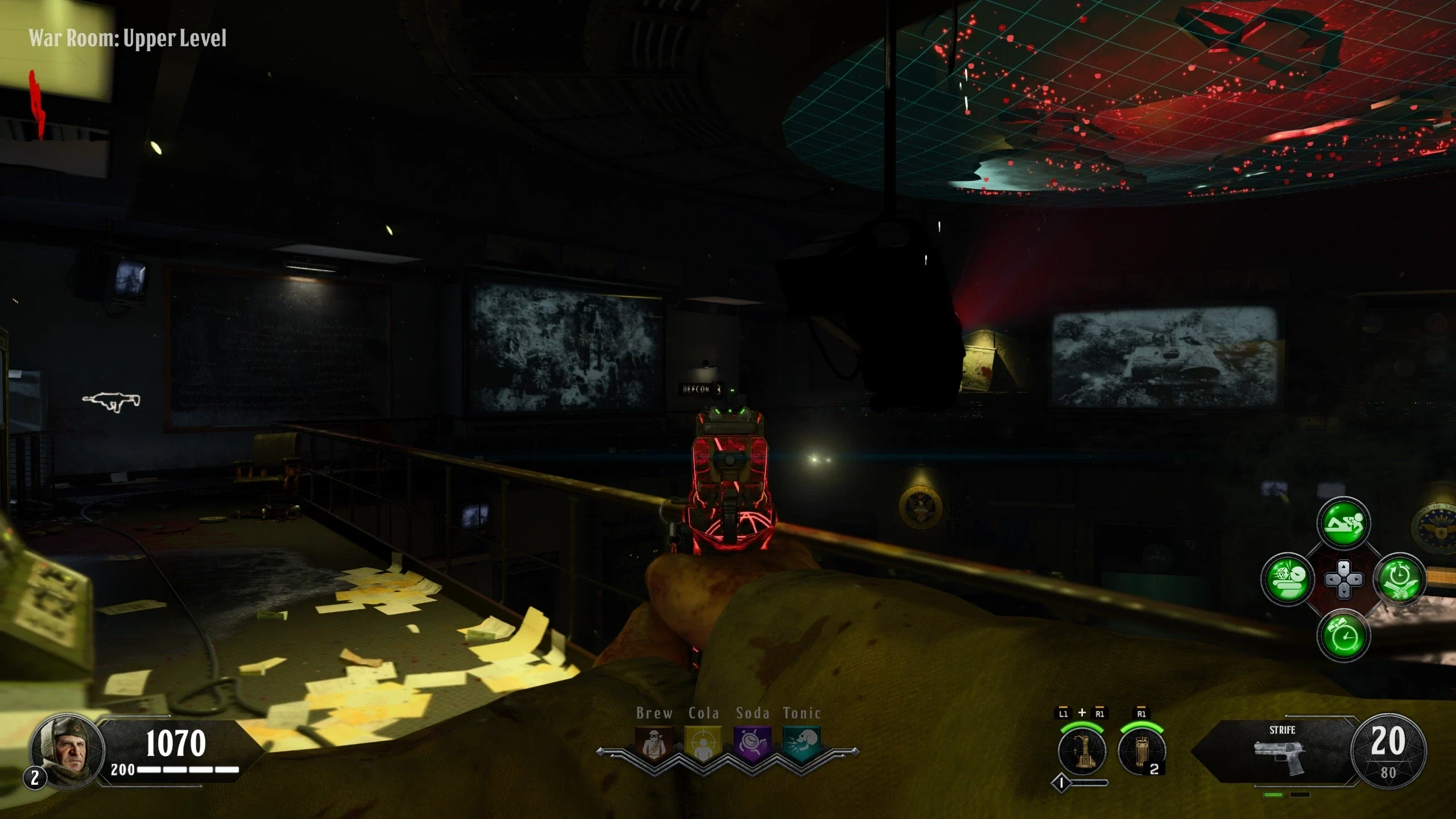Activate the dice and clock elixir
This screenshot has width=1456, height=819.
(1287, 580)
